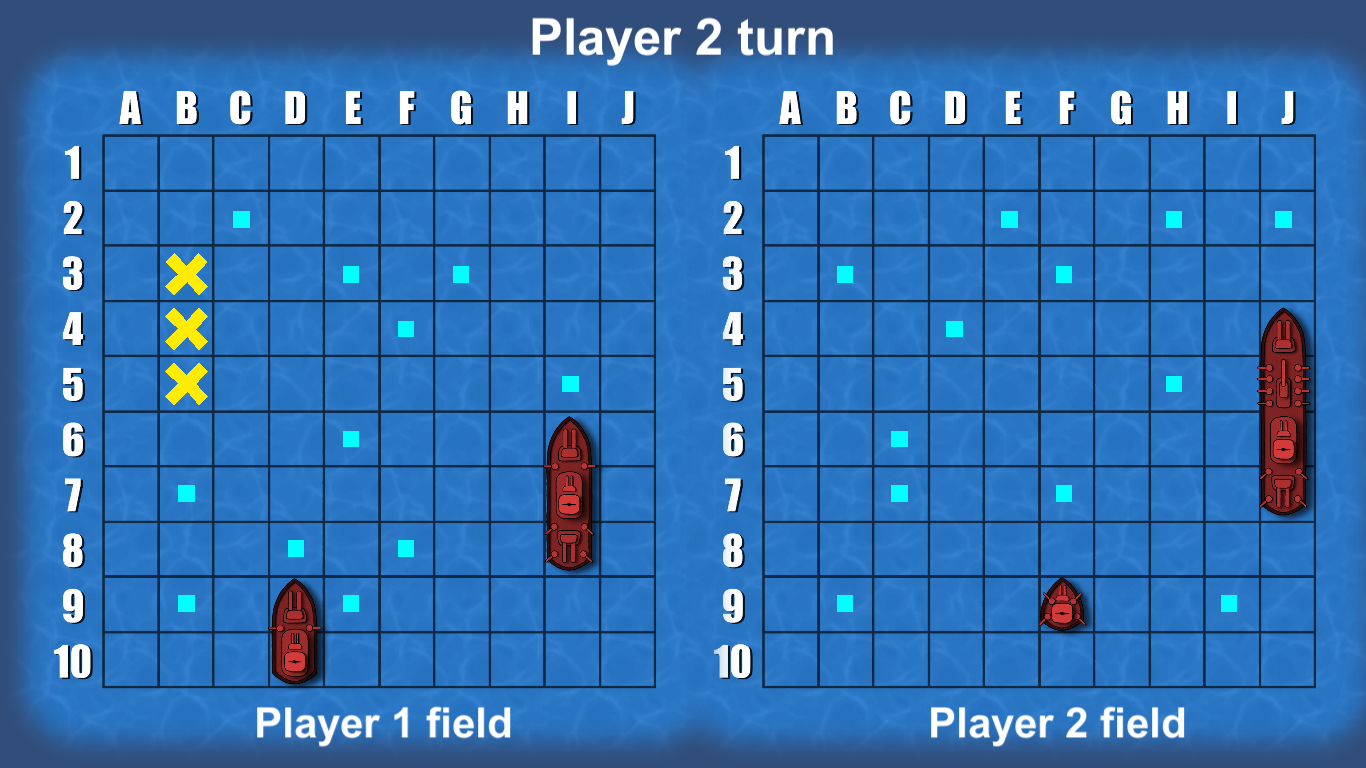
Task: Click the miss marker at E2 on Player 2 field
Action: pyautogui.click(x=1012, y=220)
